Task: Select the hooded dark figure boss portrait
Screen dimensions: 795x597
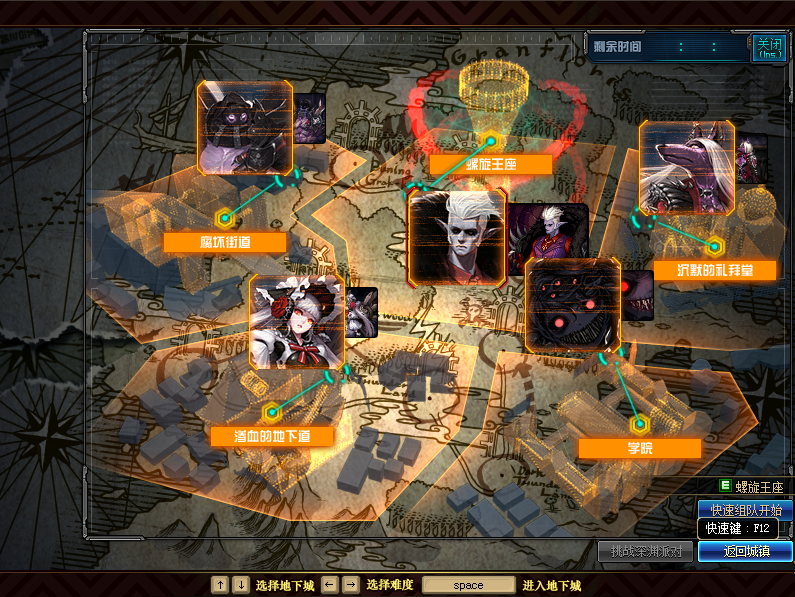Action: click(x=245, y=128)
